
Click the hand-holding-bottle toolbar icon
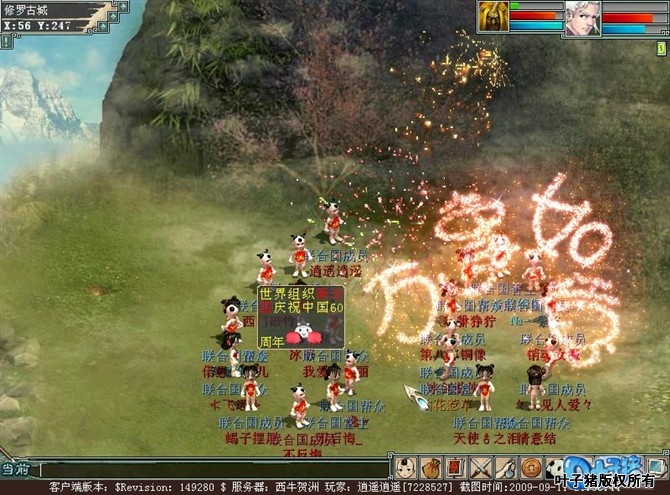pos(505,467)
